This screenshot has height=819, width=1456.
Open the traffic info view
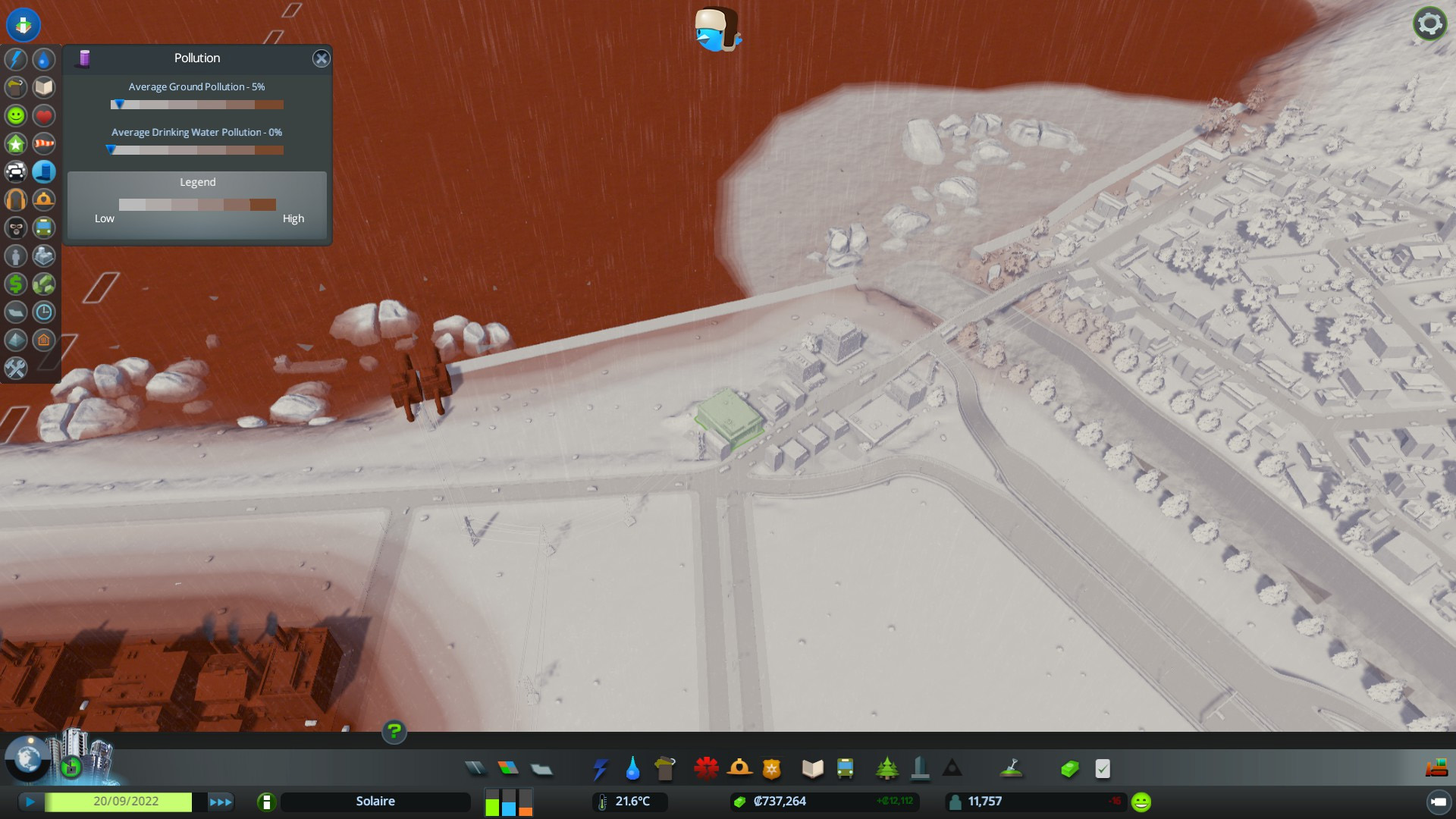click(16, 171)
